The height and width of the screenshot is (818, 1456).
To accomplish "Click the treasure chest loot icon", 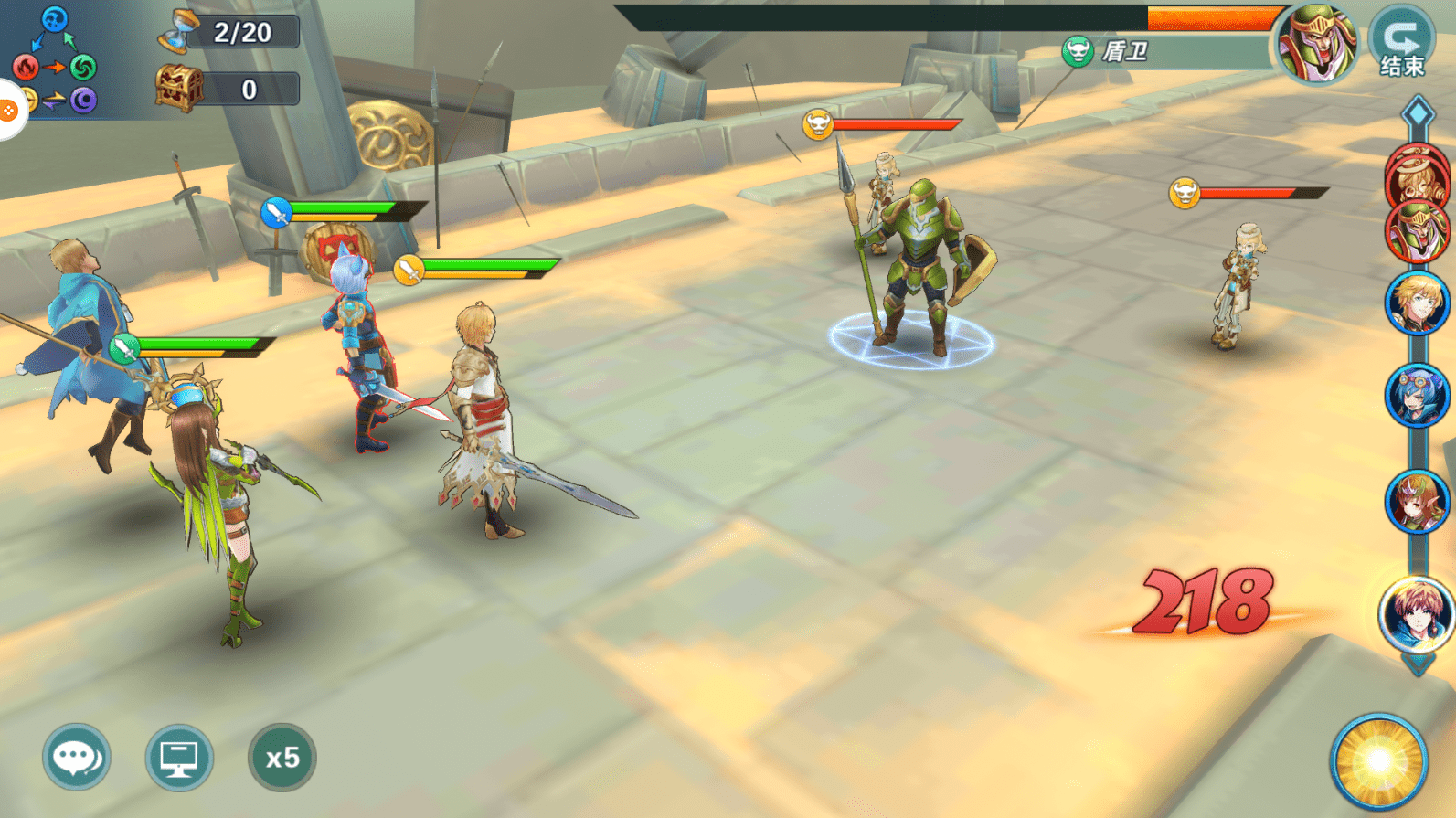I will 178,89.
